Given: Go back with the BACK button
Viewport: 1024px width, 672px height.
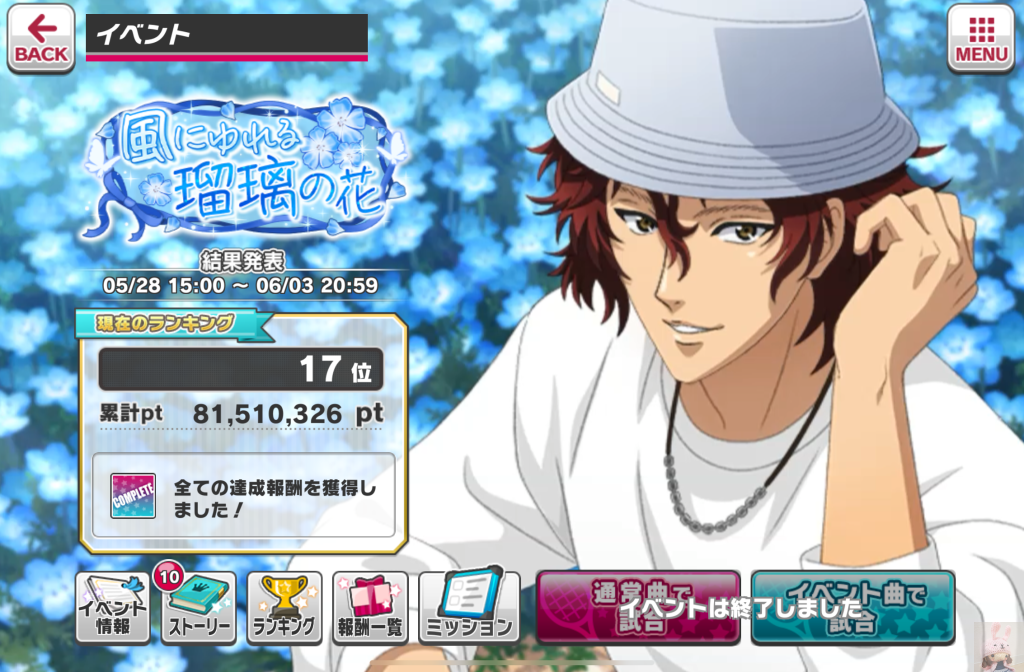Looking at the screenshot, I should pyautogui.click(x=41, y=39).
